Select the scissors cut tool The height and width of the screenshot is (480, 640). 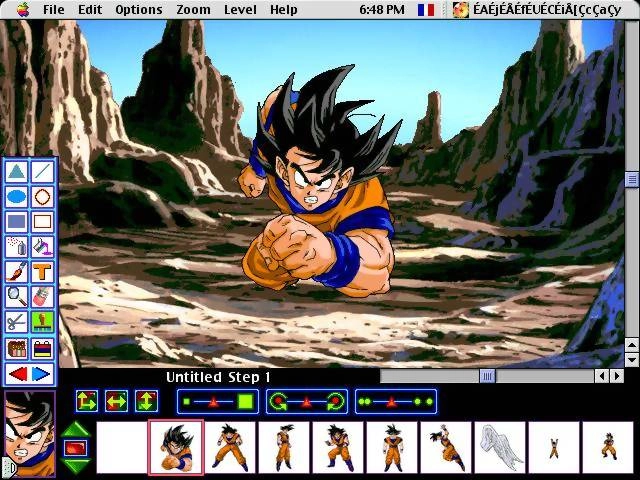coord(16,322)
